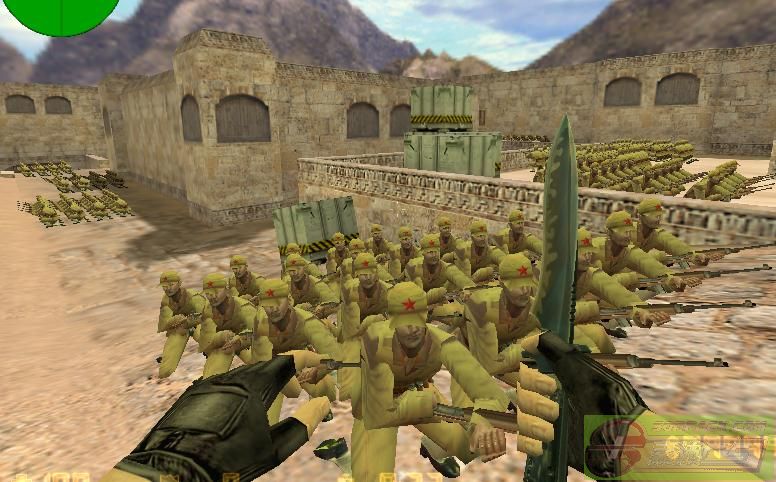776x482 pixels.
Task: Click the green site watermark logo
Action: click(678, 447)
